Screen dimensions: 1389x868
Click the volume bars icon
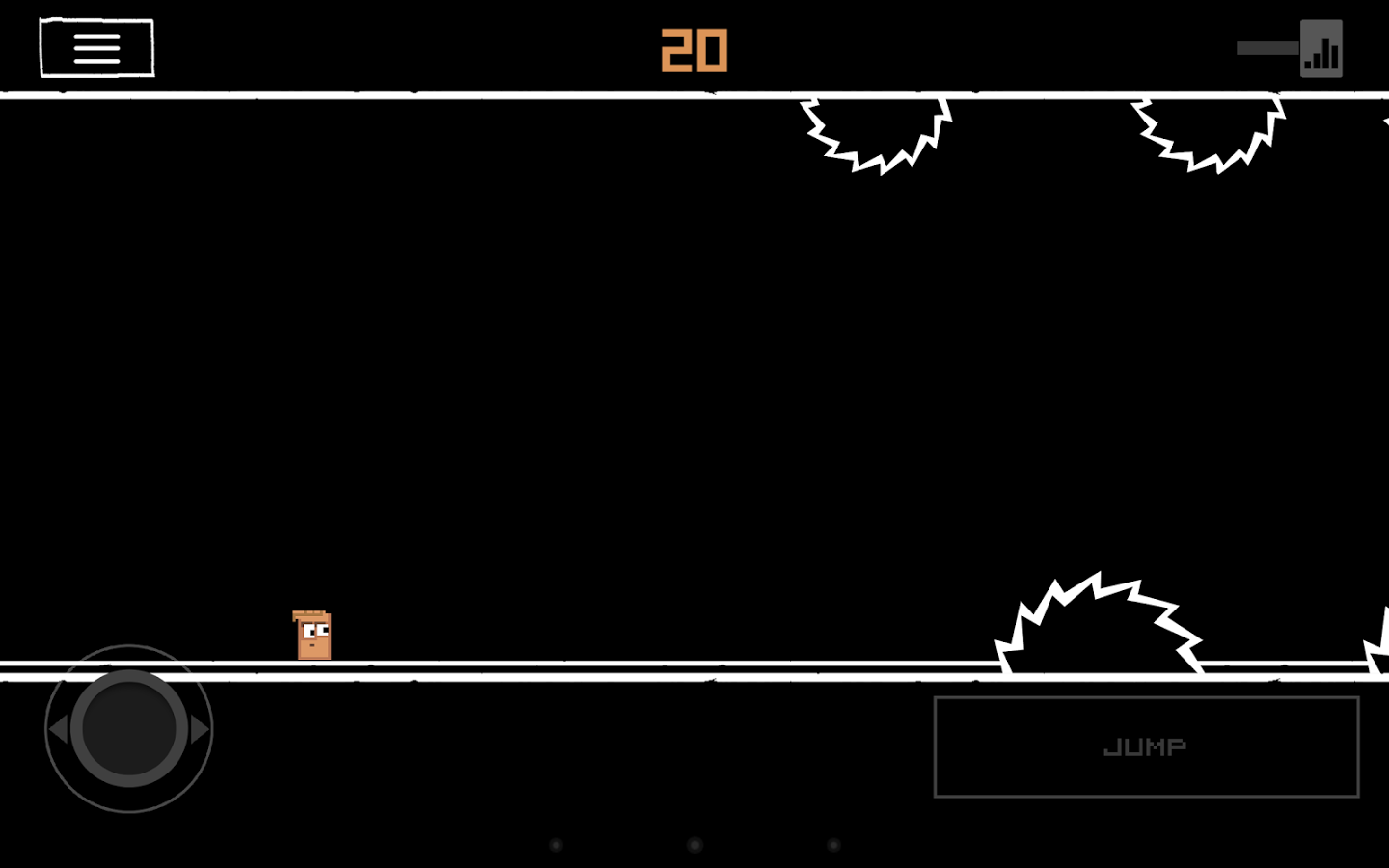point(1322,47)
